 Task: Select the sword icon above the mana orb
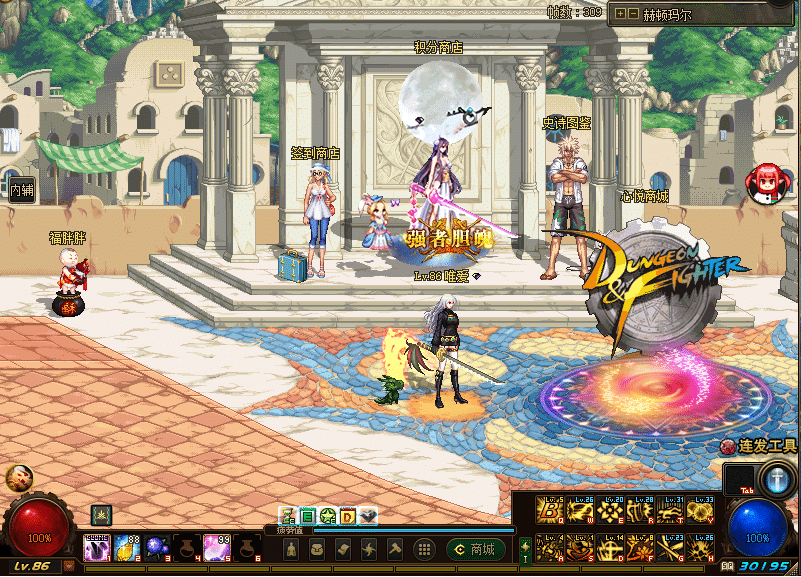[x=775, y=478]
